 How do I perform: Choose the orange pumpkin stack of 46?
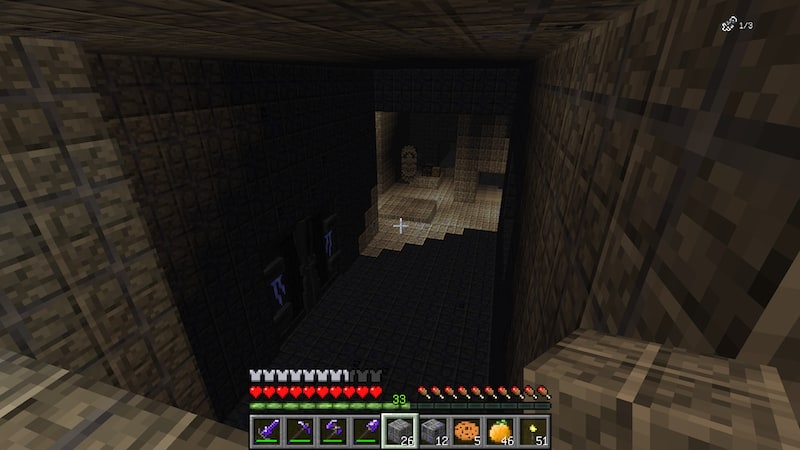click(498, 431)
